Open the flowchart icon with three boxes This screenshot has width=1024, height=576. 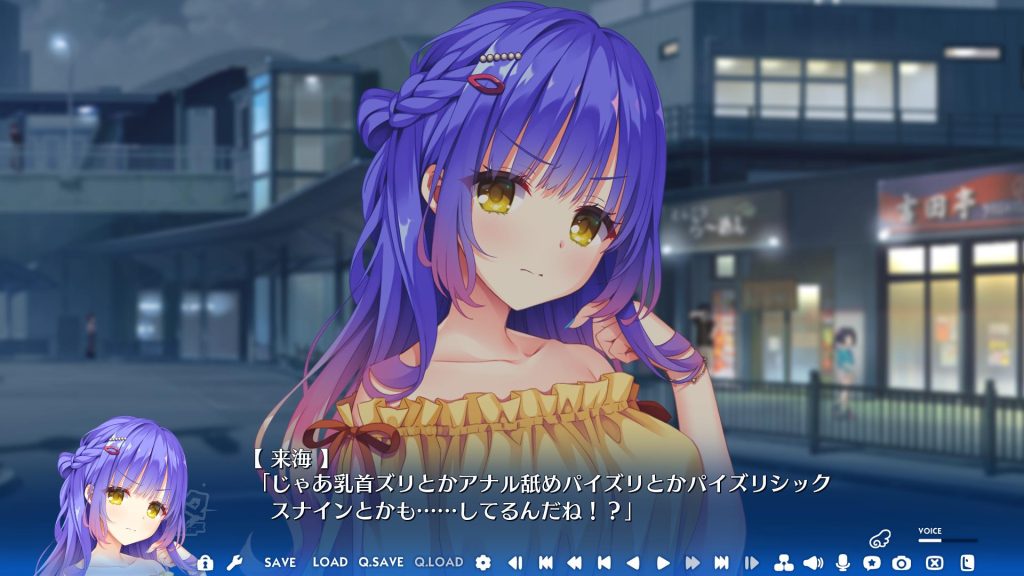coord(783,562)
